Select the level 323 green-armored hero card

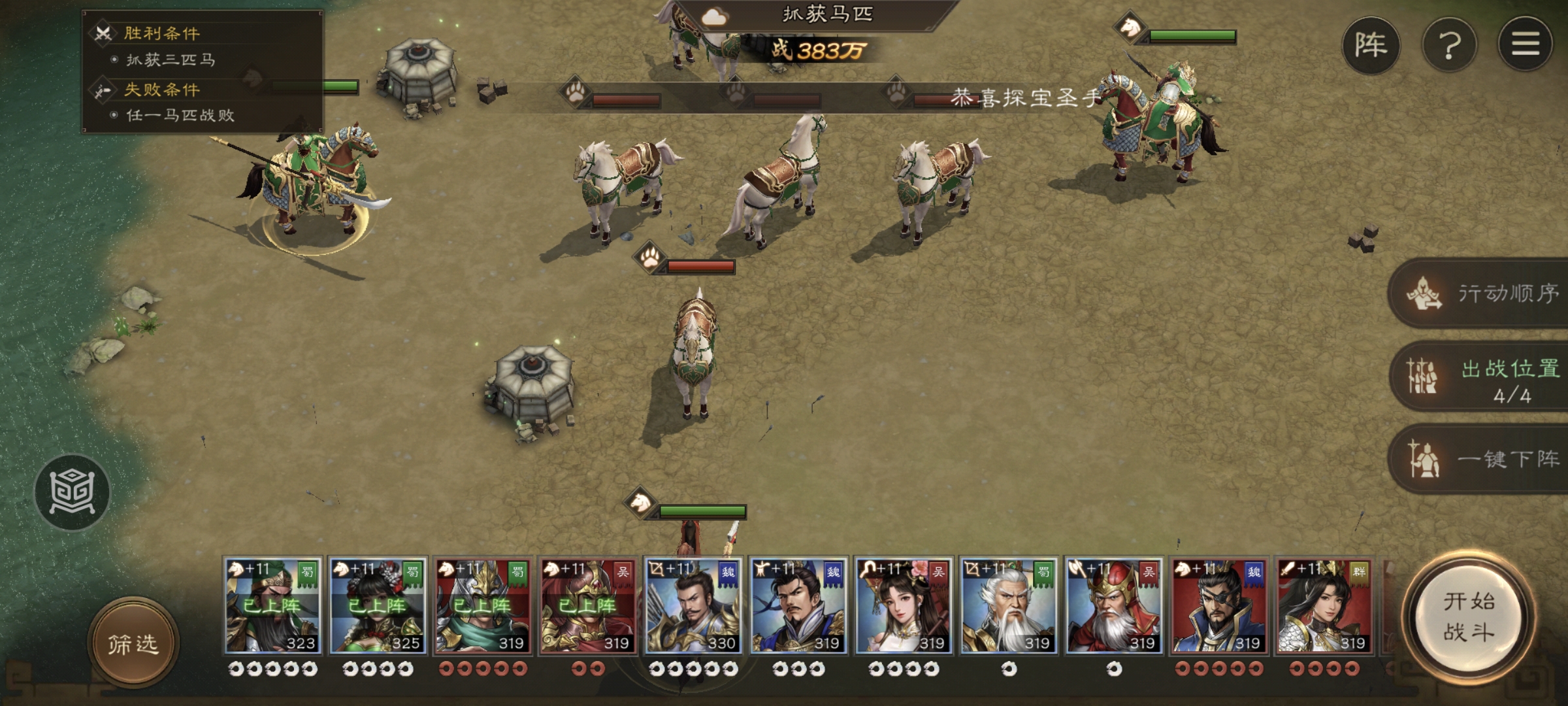[x=272, y=606]
